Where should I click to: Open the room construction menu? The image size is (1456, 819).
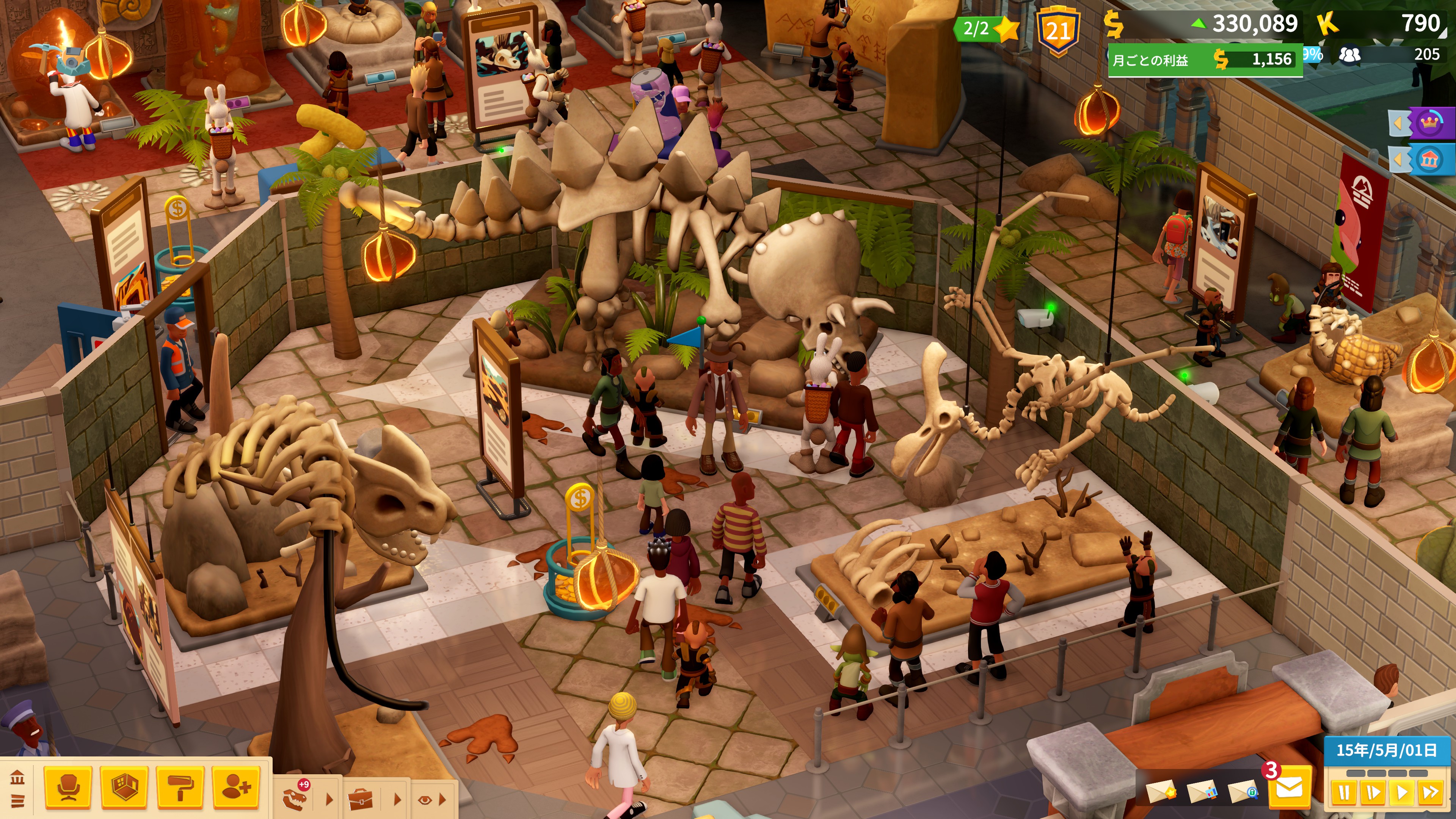(x=124, y=787)
